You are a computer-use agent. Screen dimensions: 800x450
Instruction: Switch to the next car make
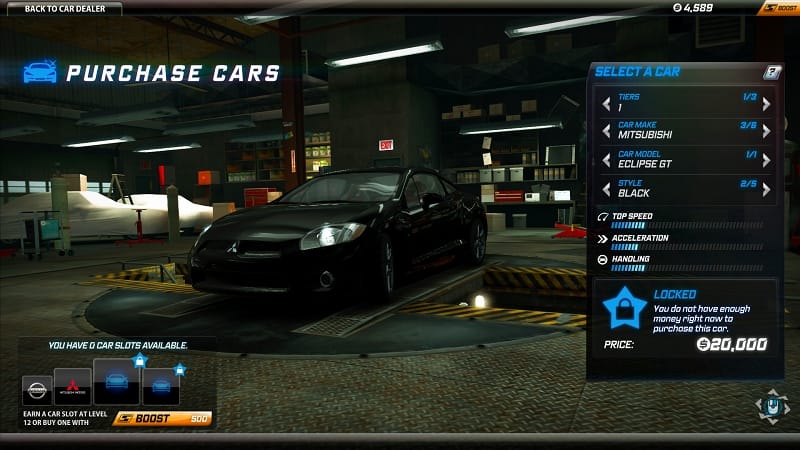(x=766, y=132)
